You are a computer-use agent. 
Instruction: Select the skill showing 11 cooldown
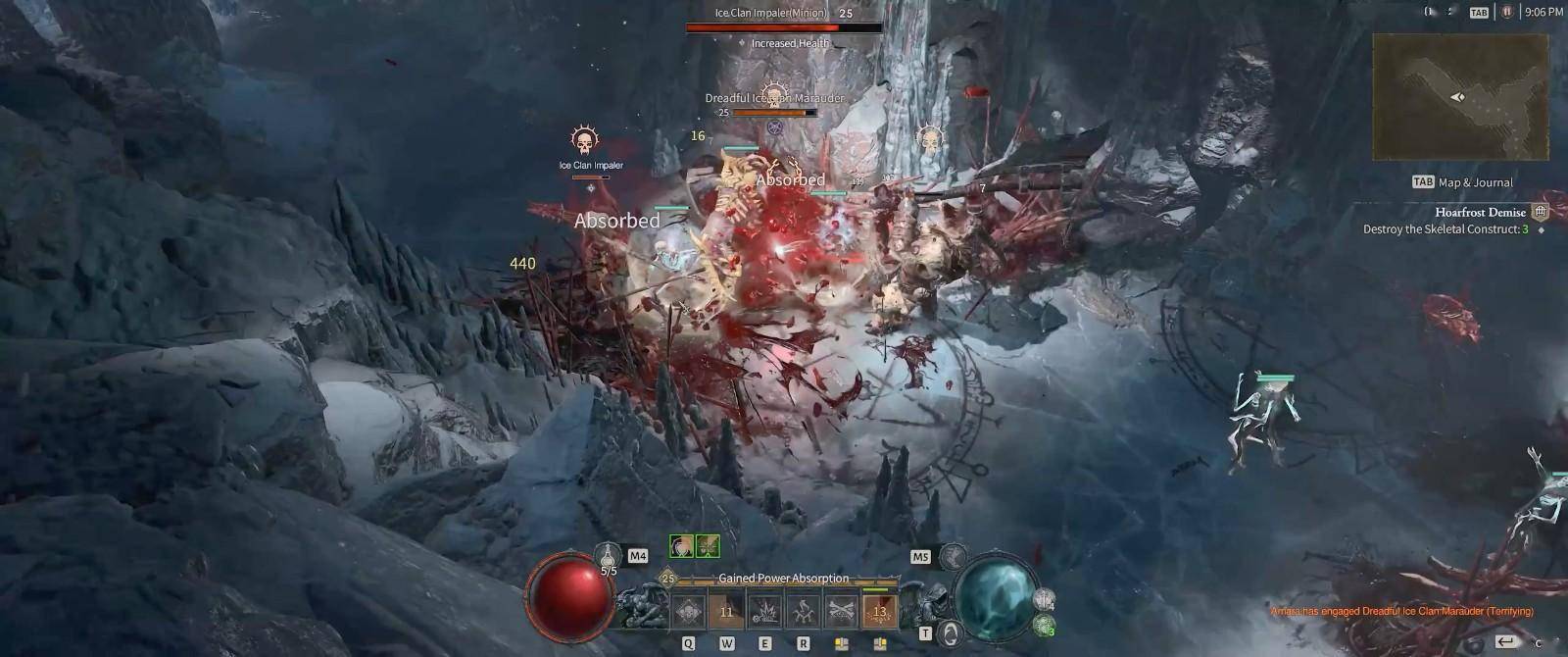726,611
